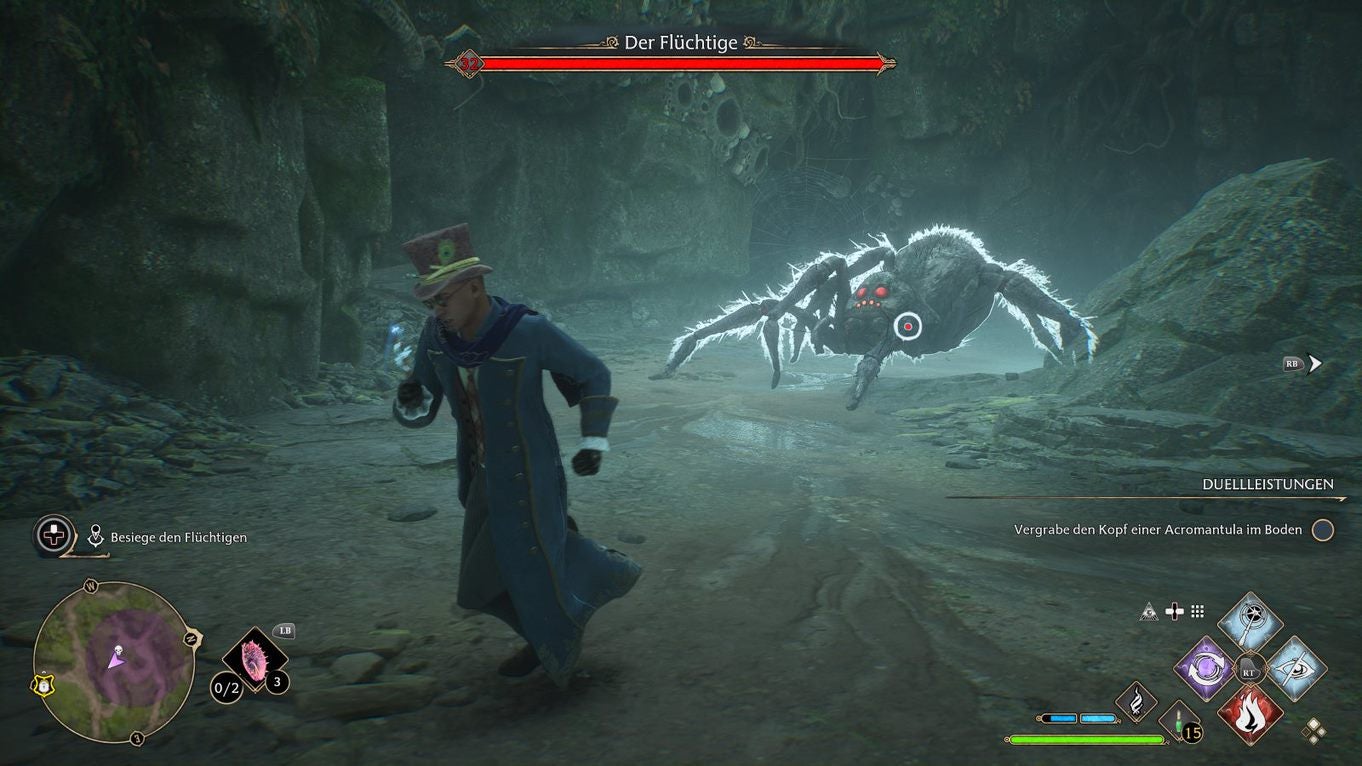1362x766 pixels.
Task: Select the crossed-eye Disillusionment spell icon
Action: pyautogui.click(x=1295, y=668)
